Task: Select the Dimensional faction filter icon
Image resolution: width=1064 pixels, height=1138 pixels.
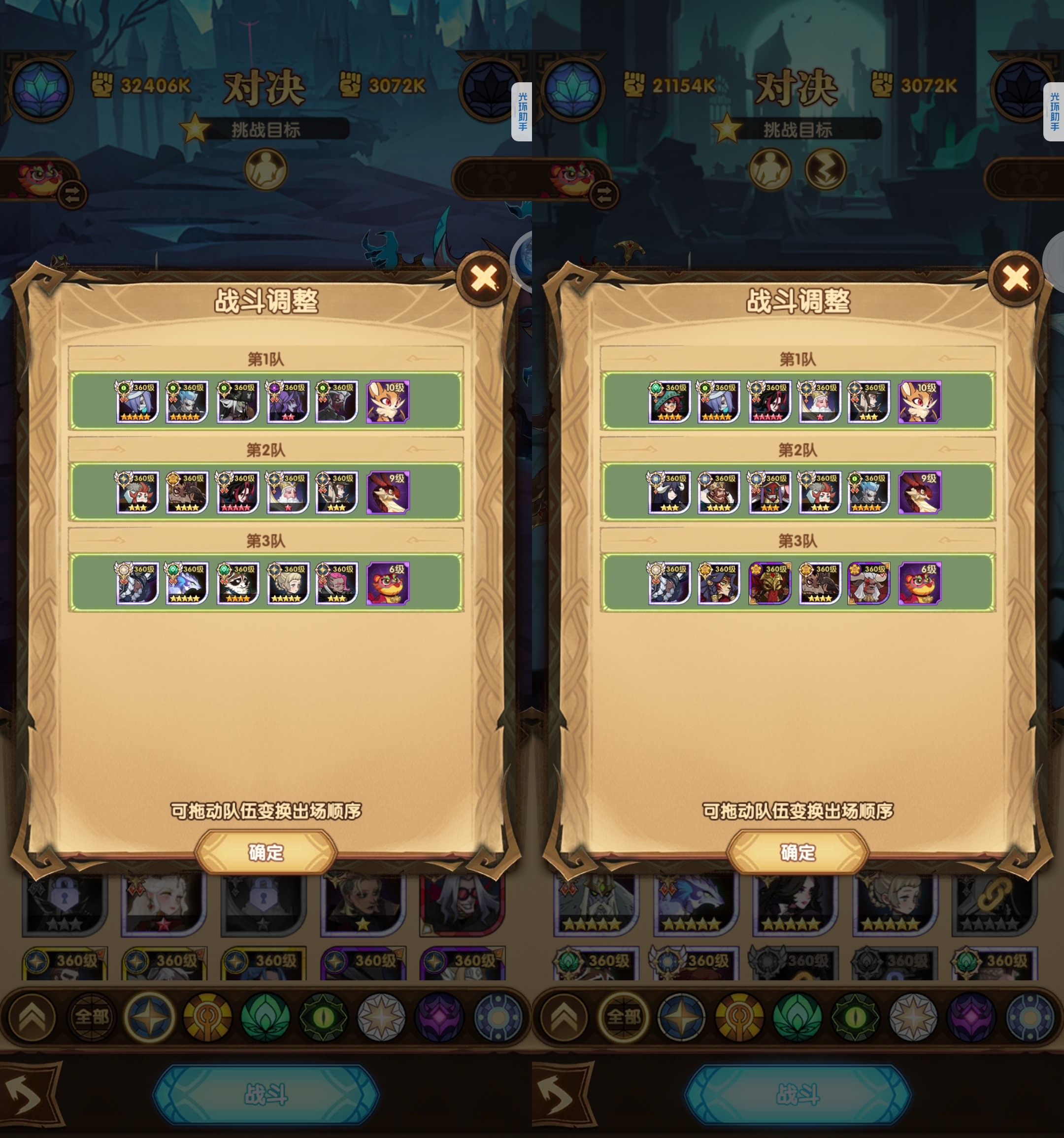Action: tap(499, 1018)
